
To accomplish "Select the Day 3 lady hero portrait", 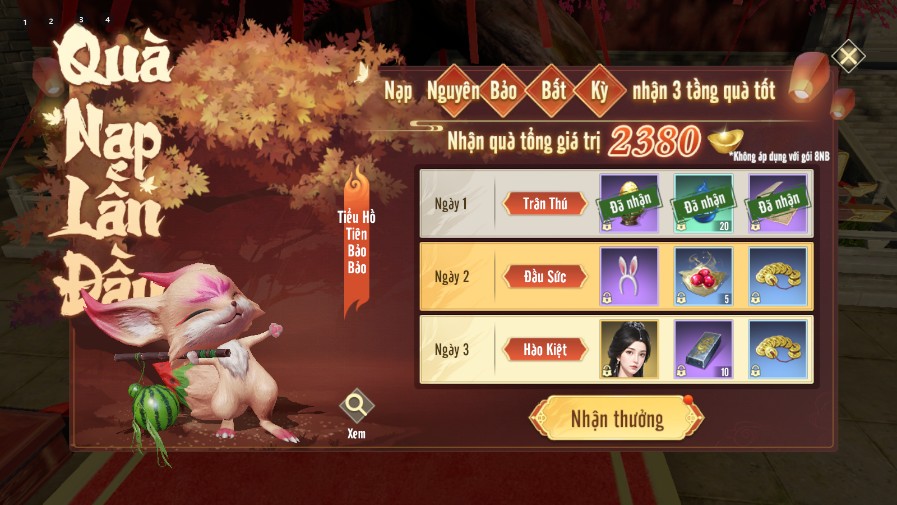I will click(629, 349).
